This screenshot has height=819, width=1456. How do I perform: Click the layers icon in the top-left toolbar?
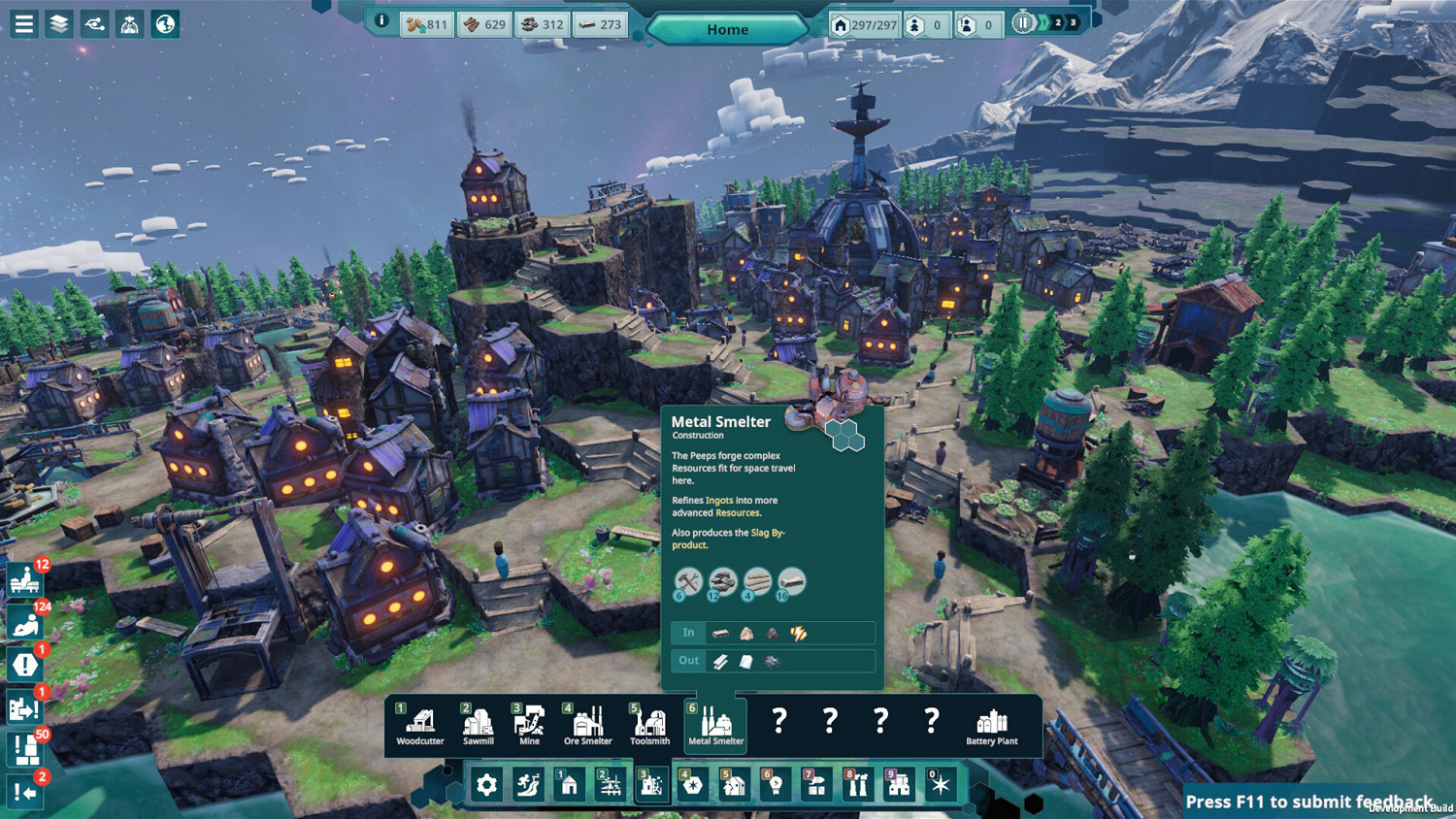pos(58,22)
